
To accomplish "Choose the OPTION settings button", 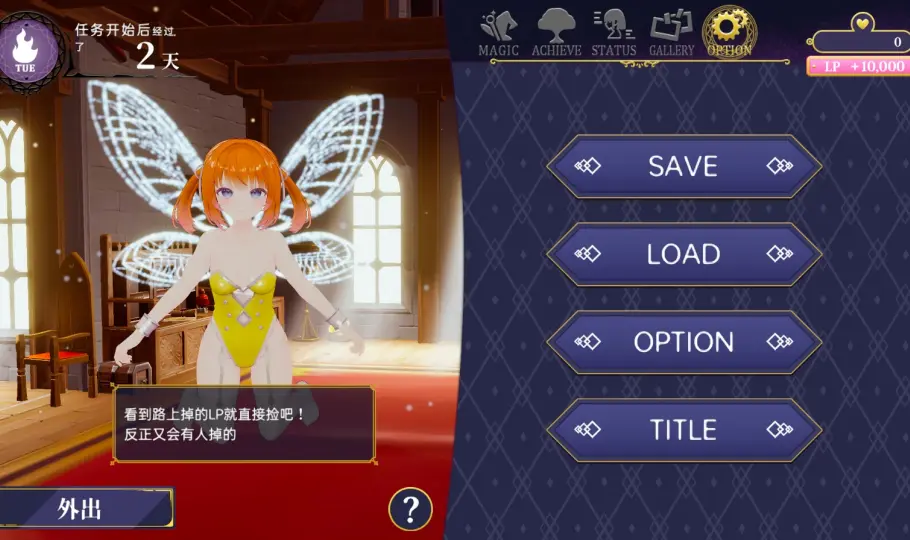I will [x=683, y=342].
